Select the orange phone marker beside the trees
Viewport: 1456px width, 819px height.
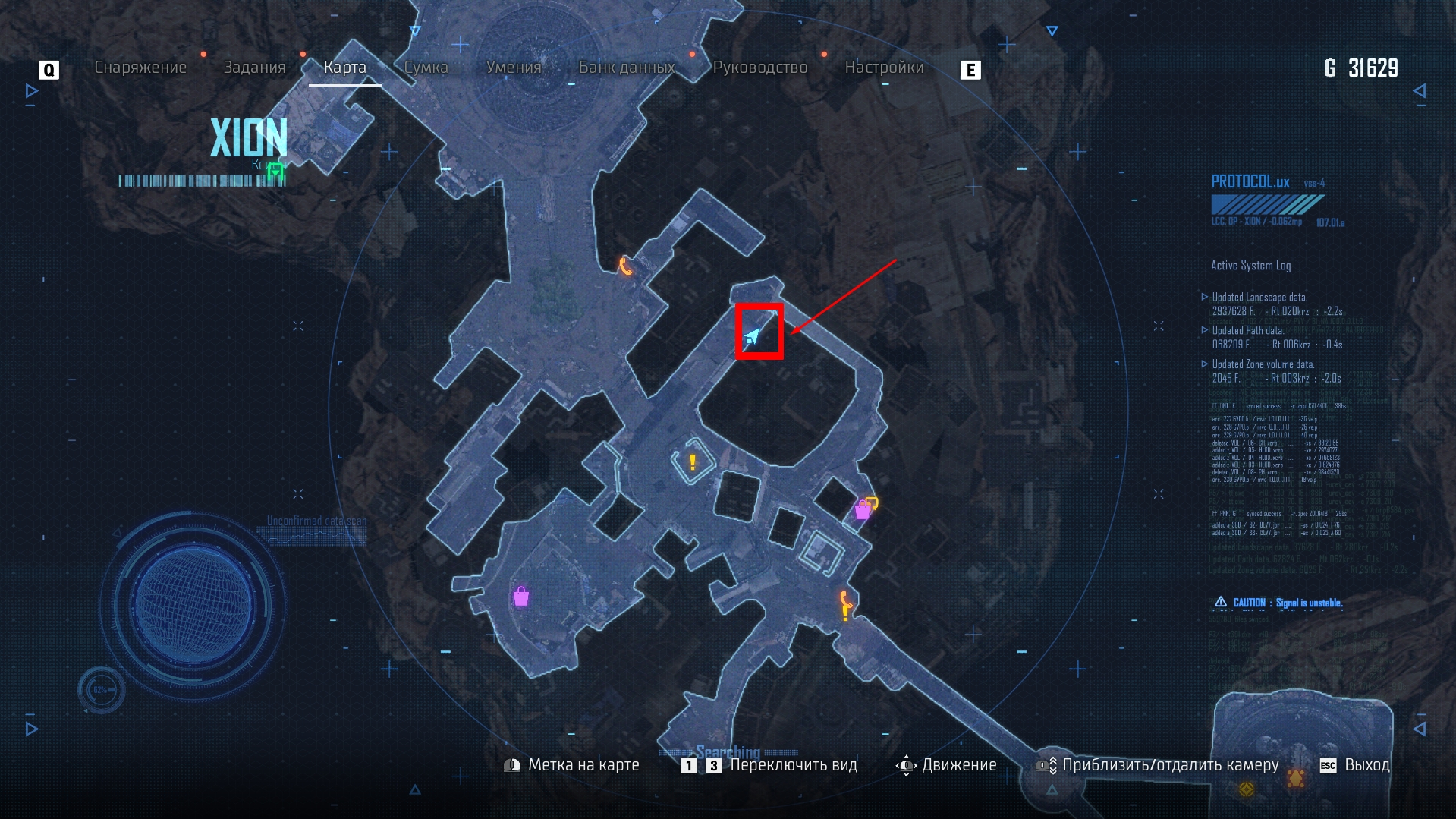click(x=625, y=266)
